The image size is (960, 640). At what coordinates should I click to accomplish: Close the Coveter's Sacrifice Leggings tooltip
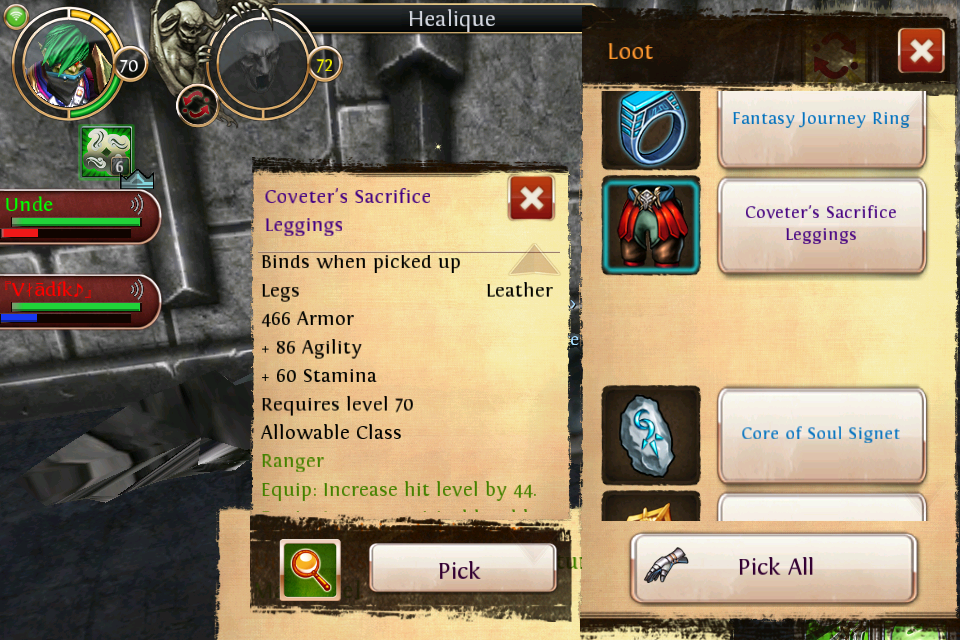coord(531,198)
